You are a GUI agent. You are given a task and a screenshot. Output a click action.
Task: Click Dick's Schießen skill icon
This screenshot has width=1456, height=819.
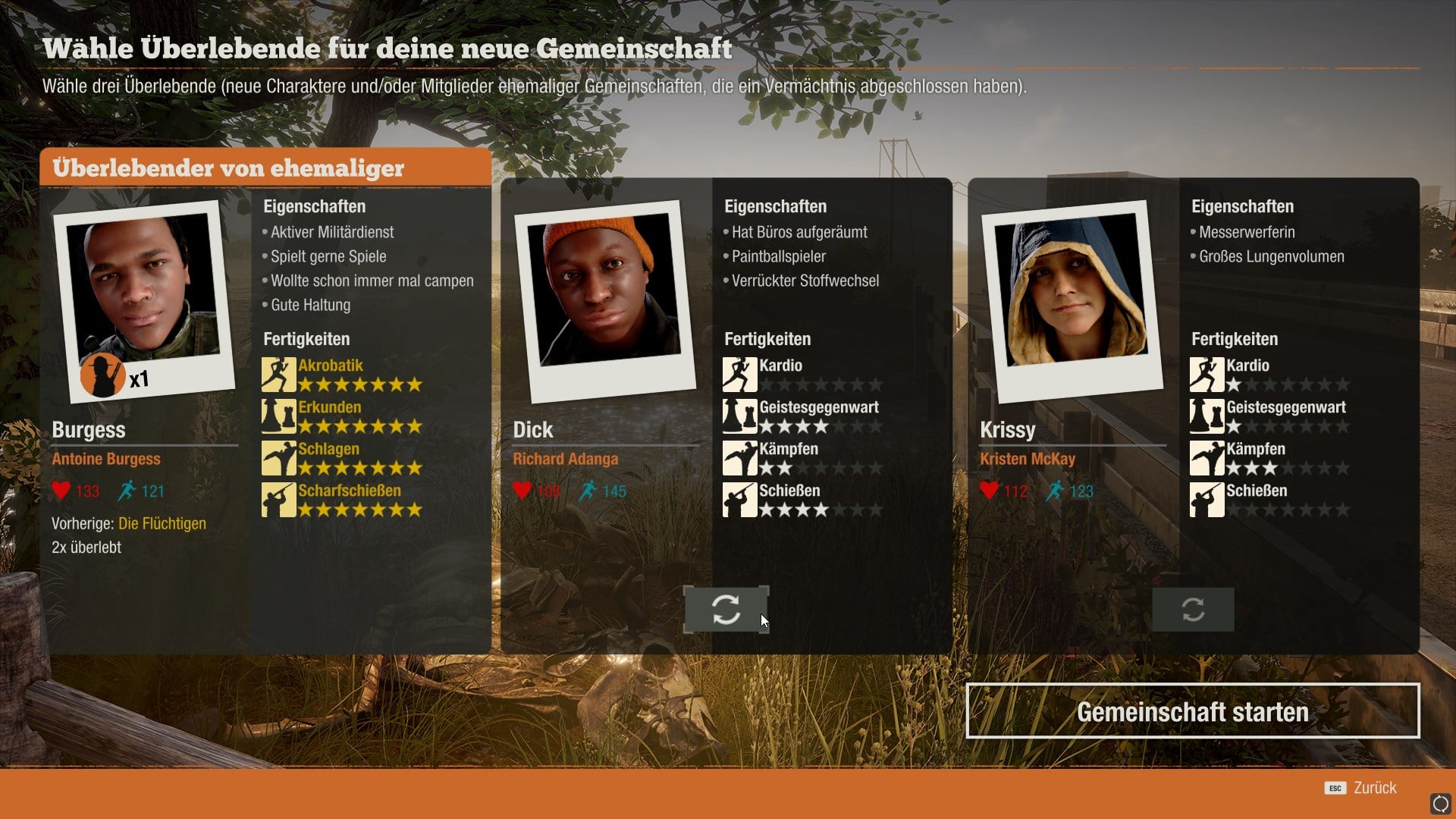[x=739, y=500]
